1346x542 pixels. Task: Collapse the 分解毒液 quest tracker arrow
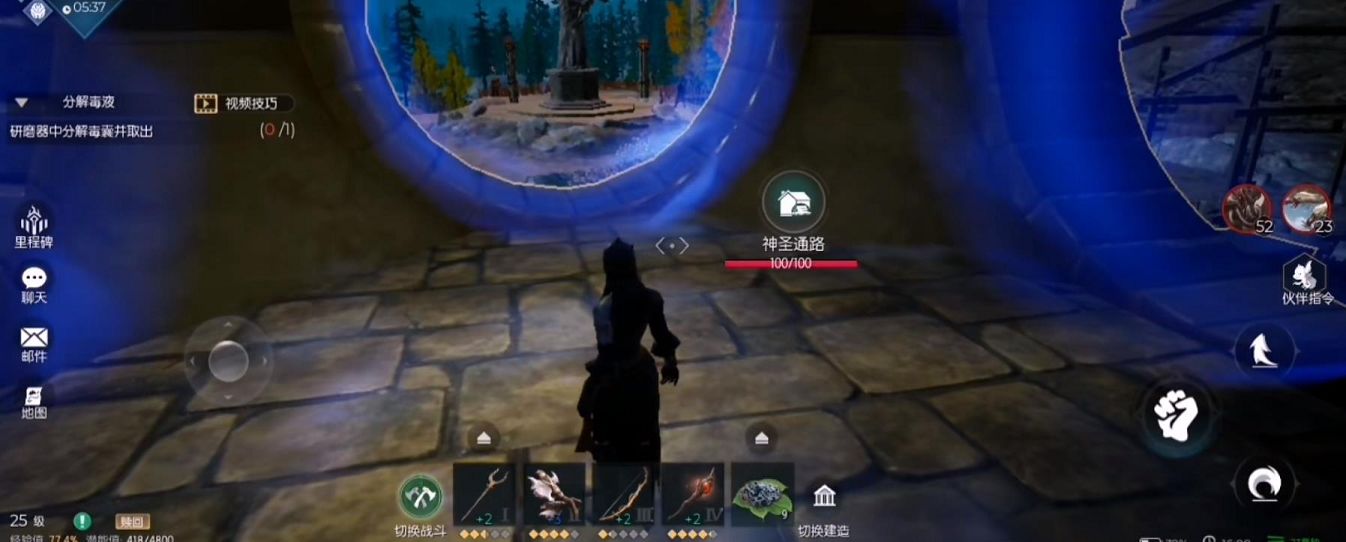[x=21, y=103]
